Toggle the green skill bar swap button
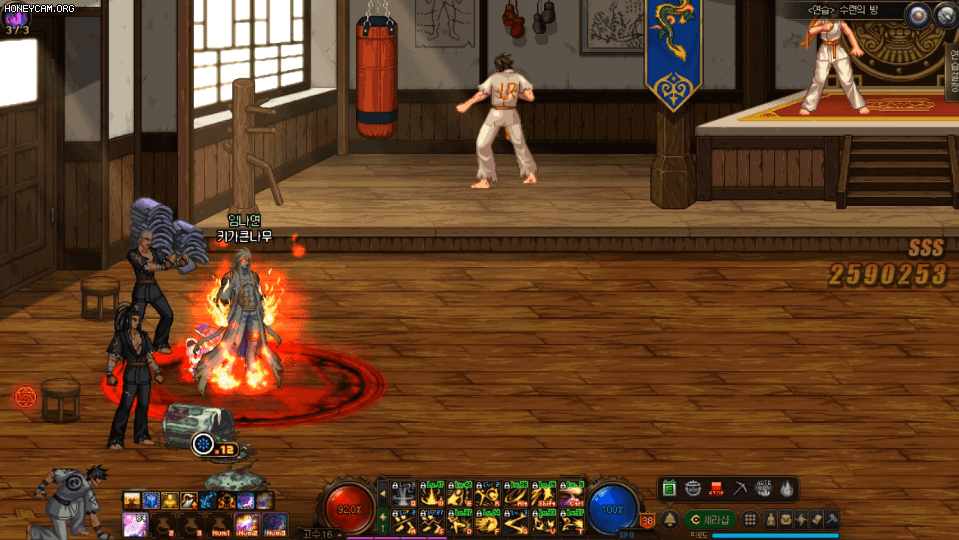Viewport: 959px width, 540px height. [382, 521]
